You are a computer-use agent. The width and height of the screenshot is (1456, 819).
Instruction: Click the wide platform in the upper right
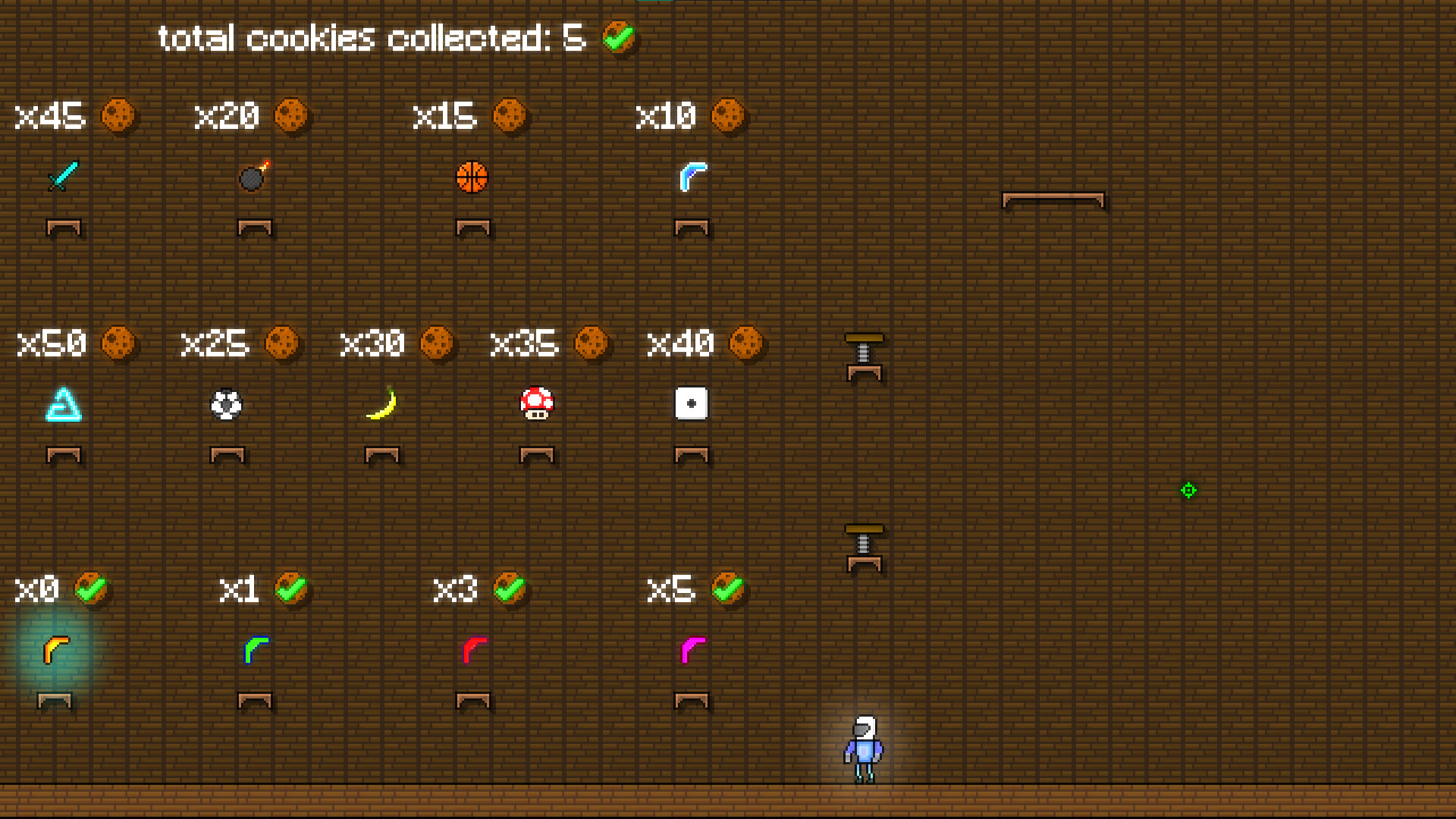[1053, 199]
